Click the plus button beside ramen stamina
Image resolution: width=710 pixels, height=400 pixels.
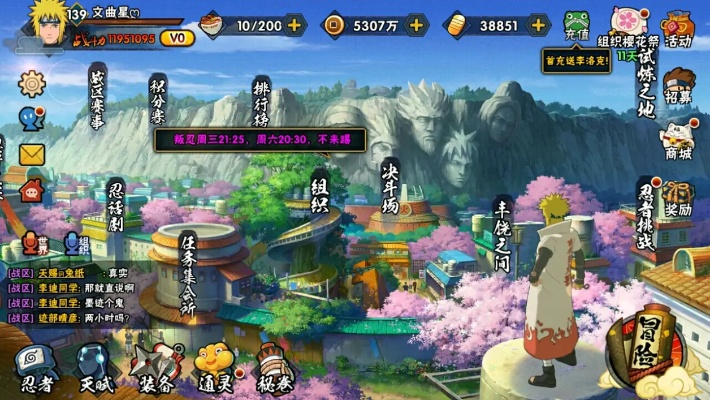[294, 25]
